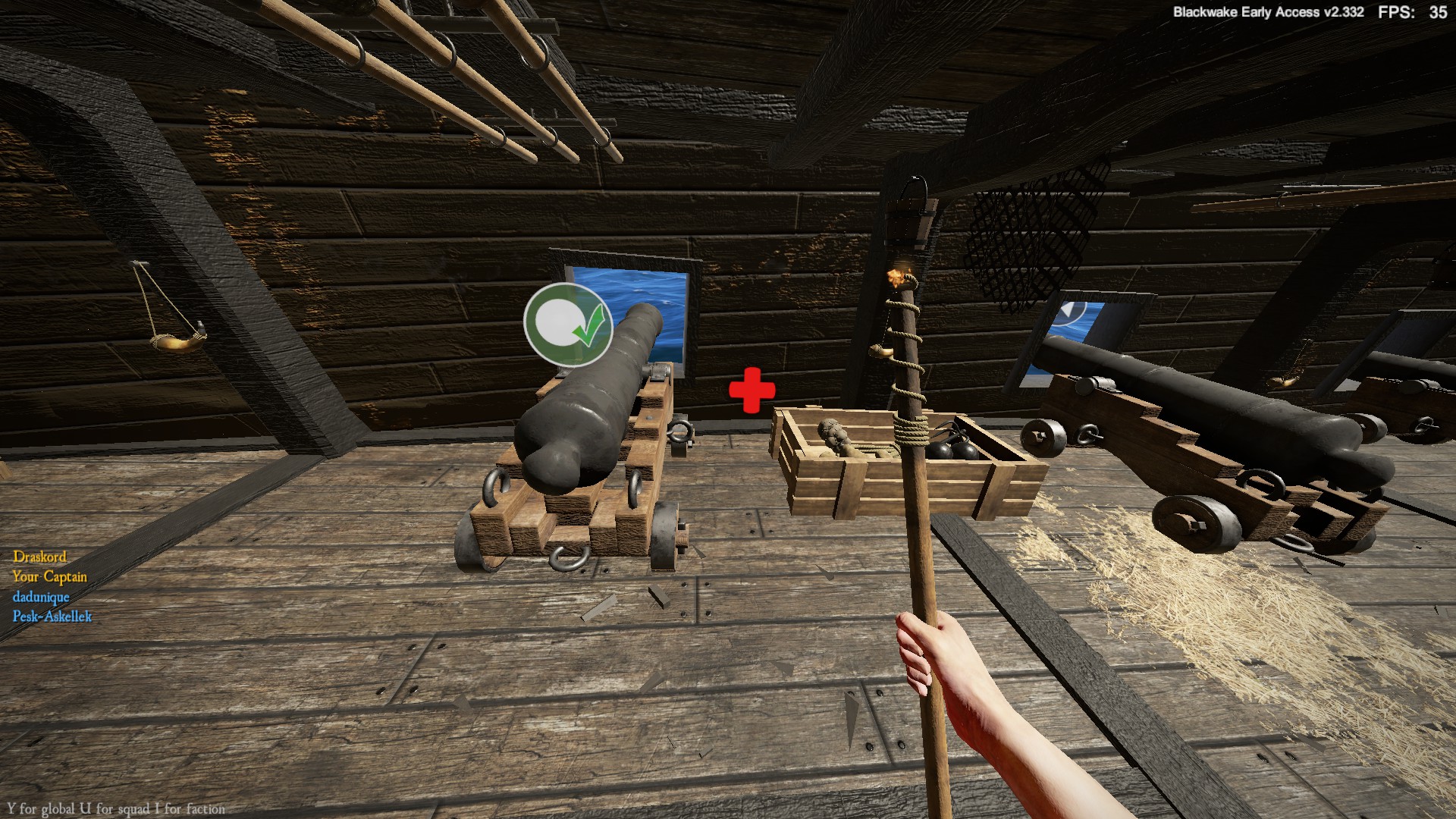The height and width of the screenshot is (819, 1456).
Task: Click the Your Captain name entry
Action: [49, 577]
